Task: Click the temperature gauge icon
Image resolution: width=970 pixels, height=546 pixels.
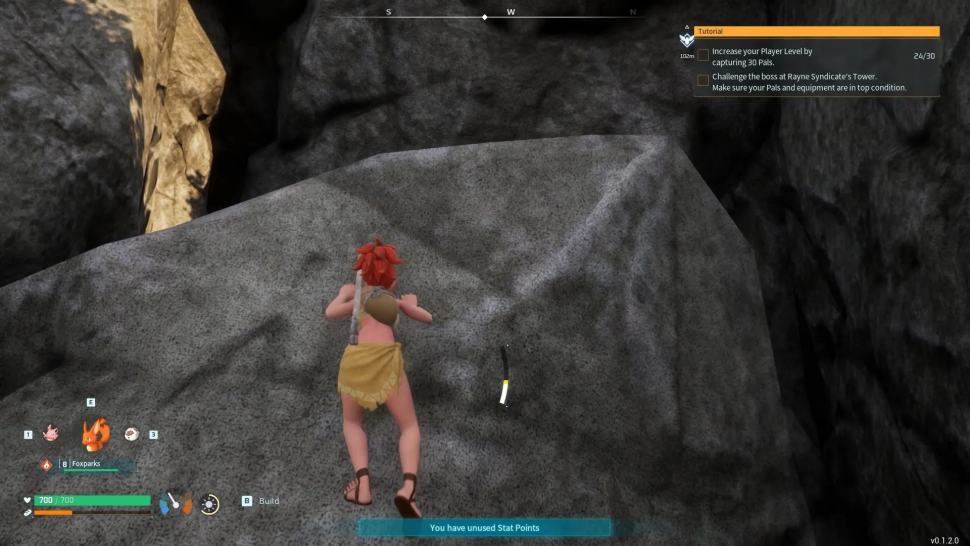Action: (x=174, y=503)
